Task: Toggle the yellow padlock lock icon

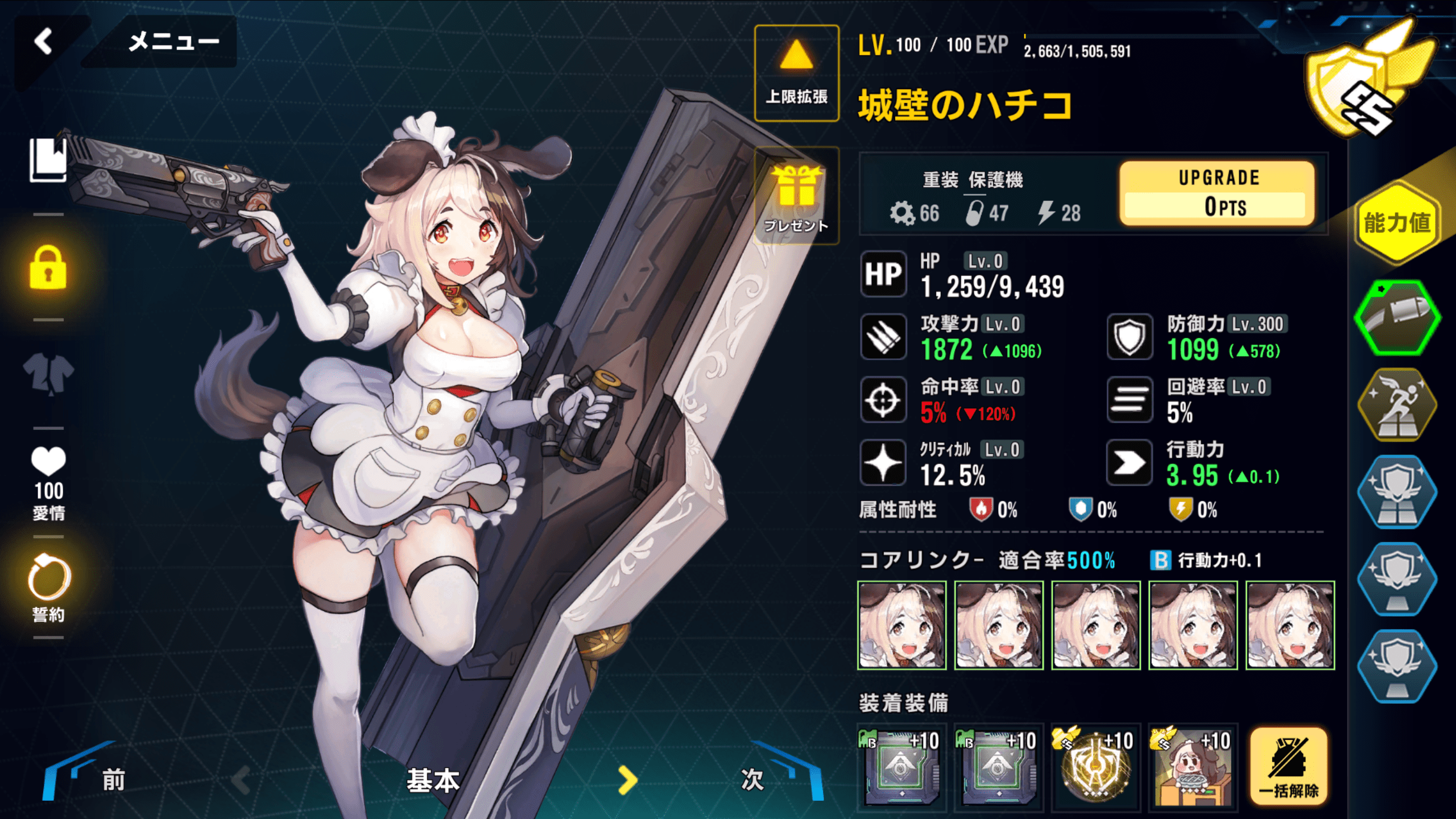Action: pos(48,268)
